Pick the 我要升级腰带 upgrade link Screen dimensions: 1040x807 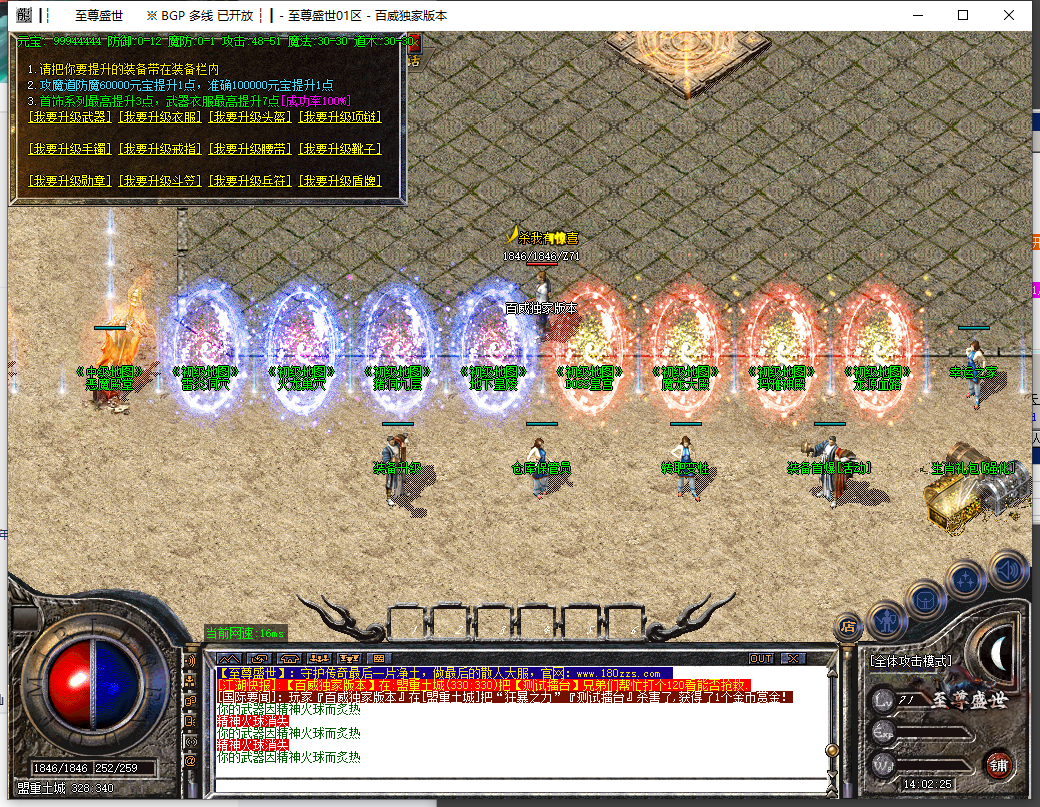(251, 149)
